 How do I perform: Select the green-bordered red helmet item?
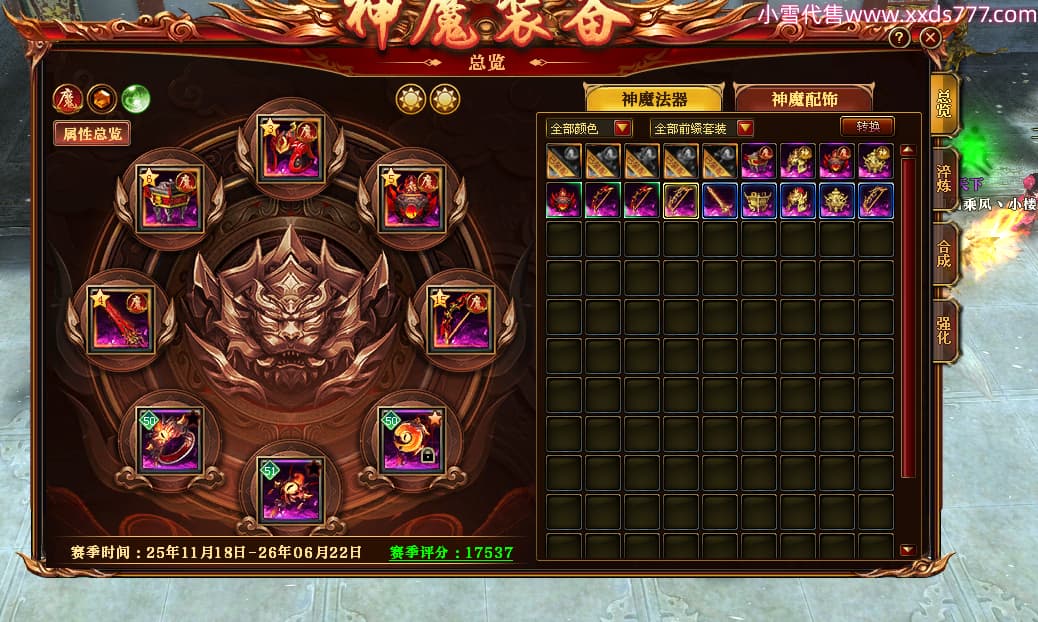(x=564, y=200)
